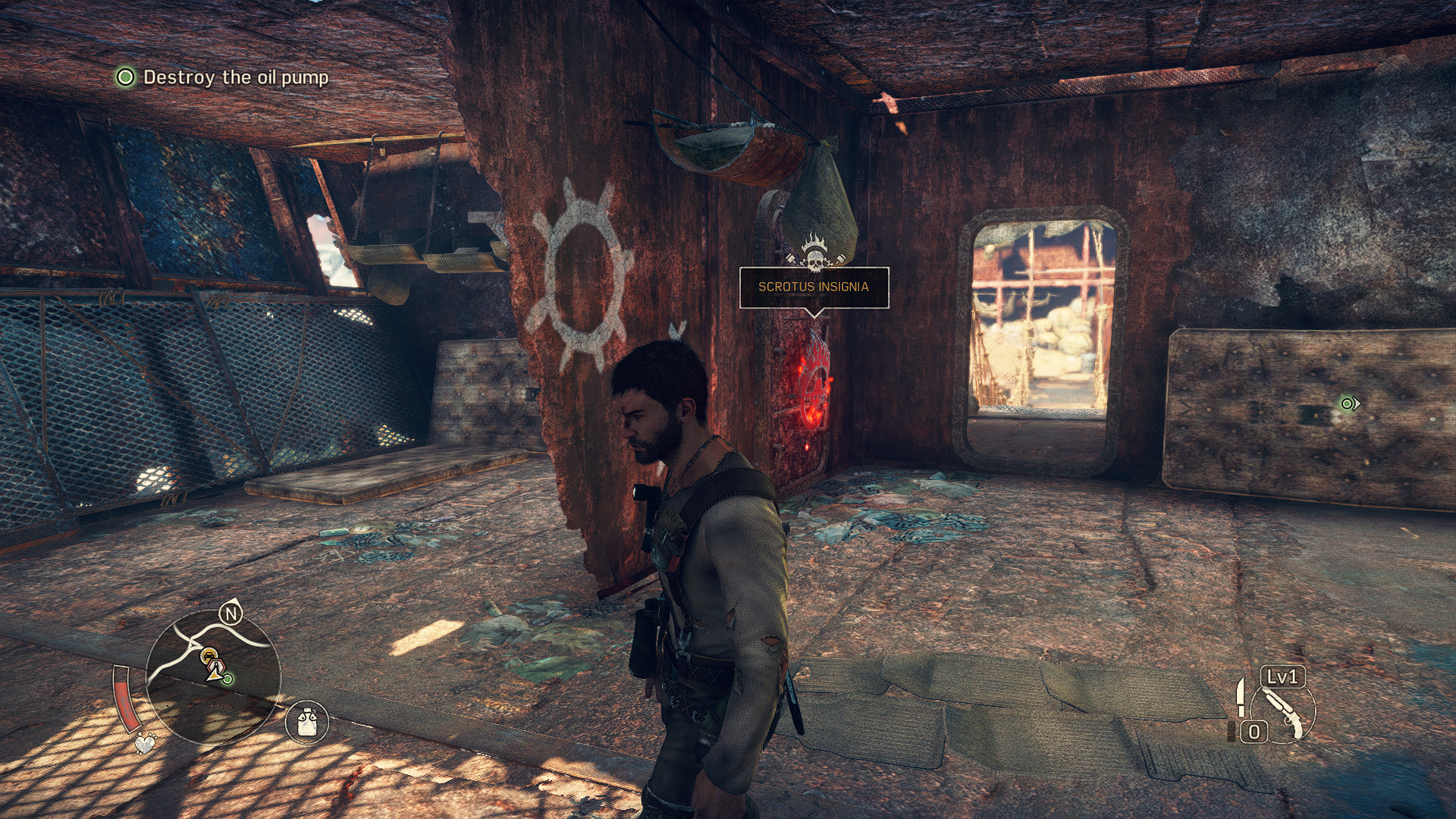Choose the shotgun weapon icon
1456x819 pixels.
pyautogui.click(x=1282, y=714)
